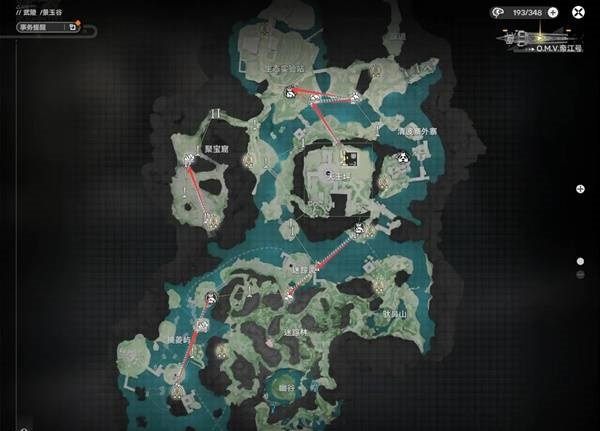Close the map screen
This screenshot has width=600, height=431.
[x=579, y=13]
